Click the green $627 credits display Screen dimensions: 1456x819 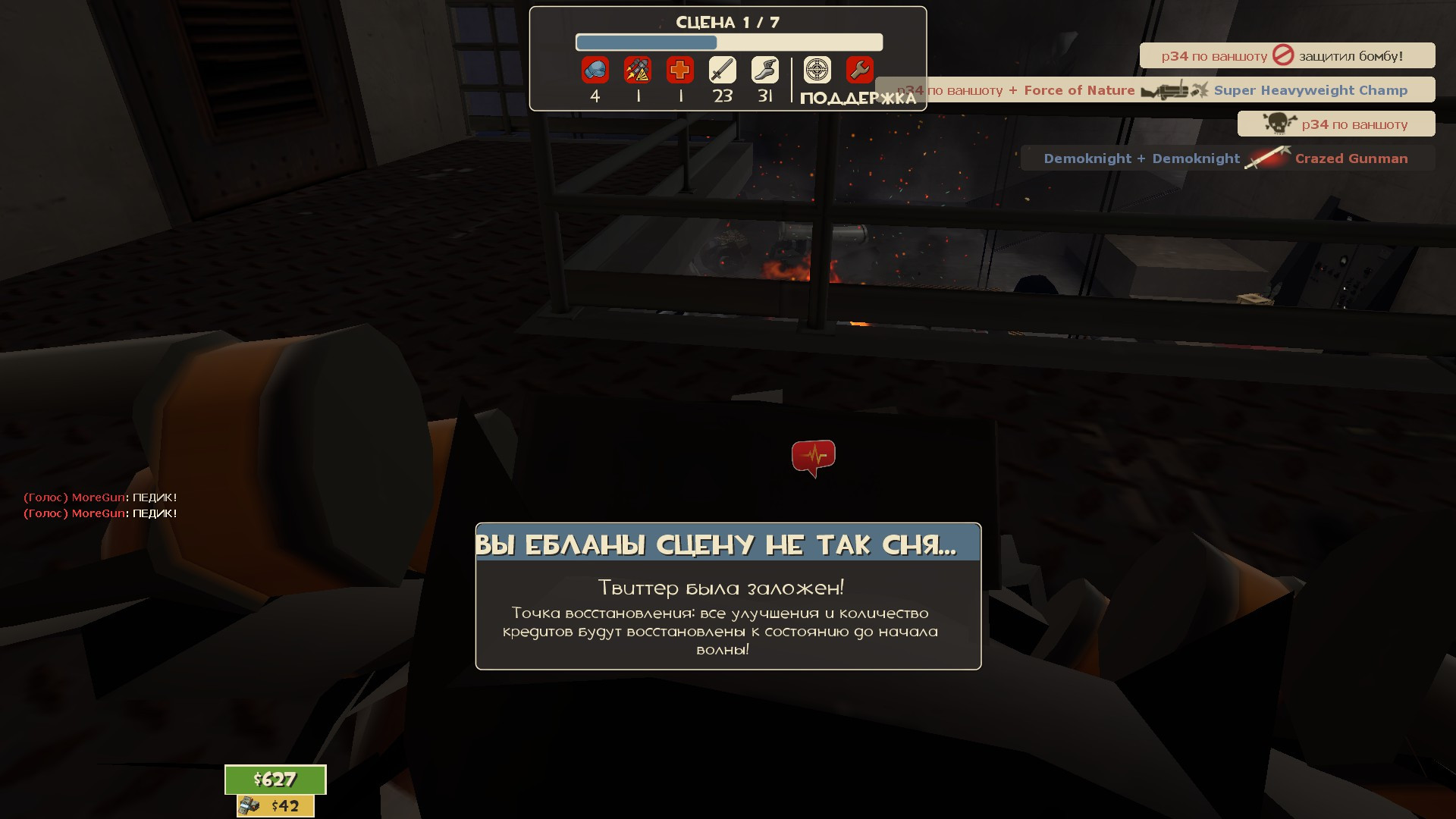(275, 780)
